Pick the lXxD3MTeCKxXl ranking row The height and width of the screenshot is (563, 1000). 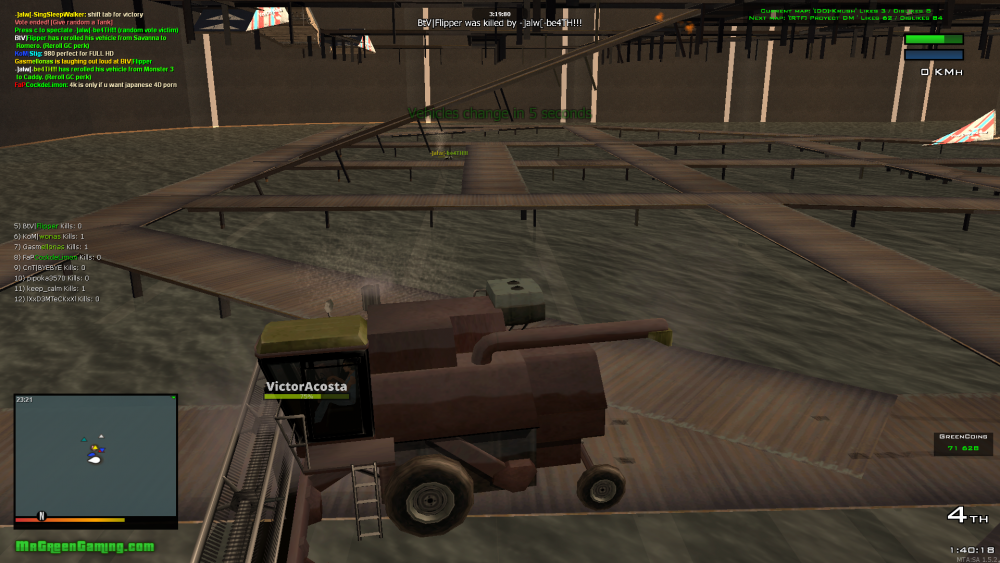tap(56, 298)
